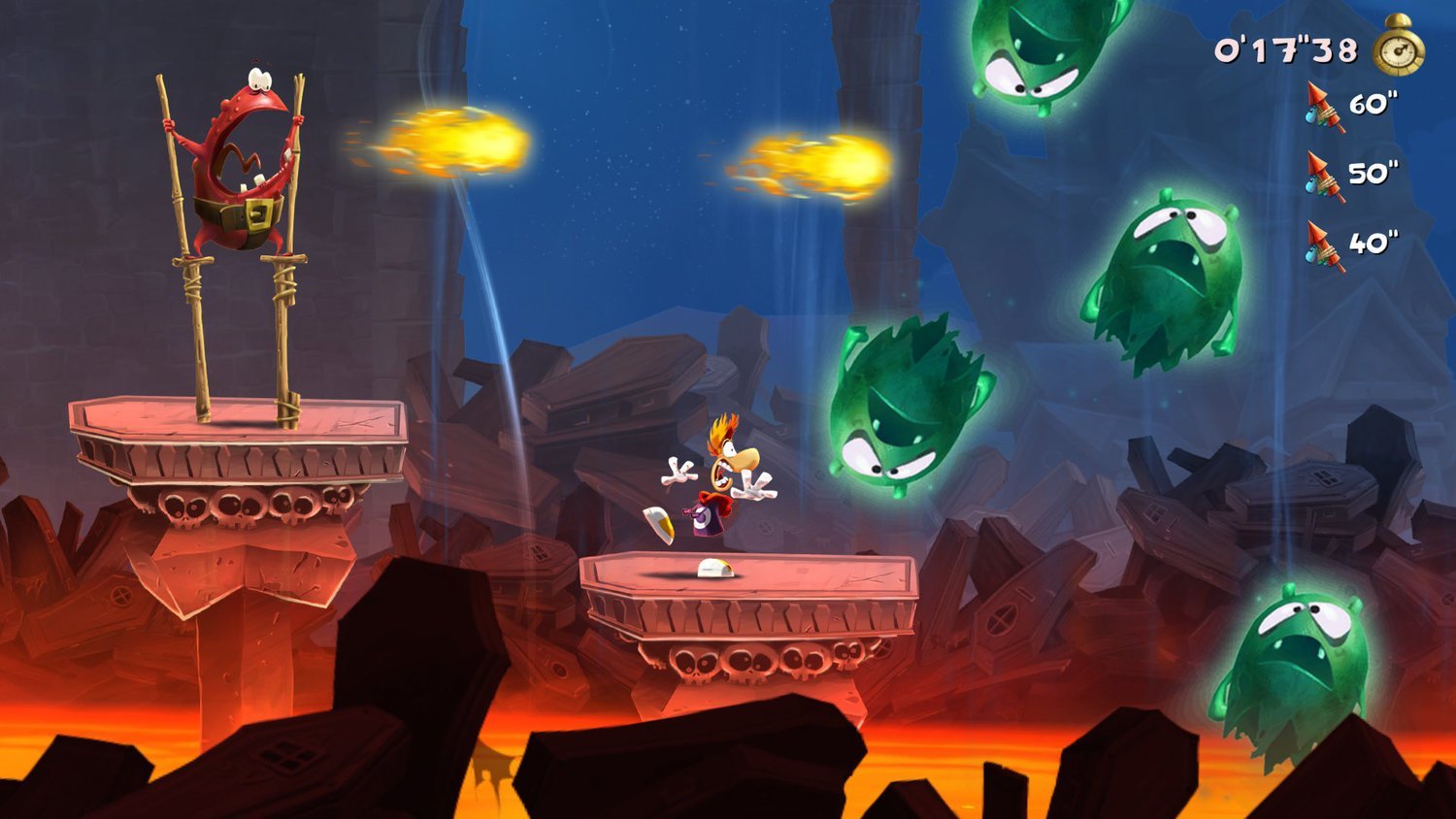1456x819 pixels.
Task: Choose the rocket icon beside 40"
Action: click(1325, 245)
